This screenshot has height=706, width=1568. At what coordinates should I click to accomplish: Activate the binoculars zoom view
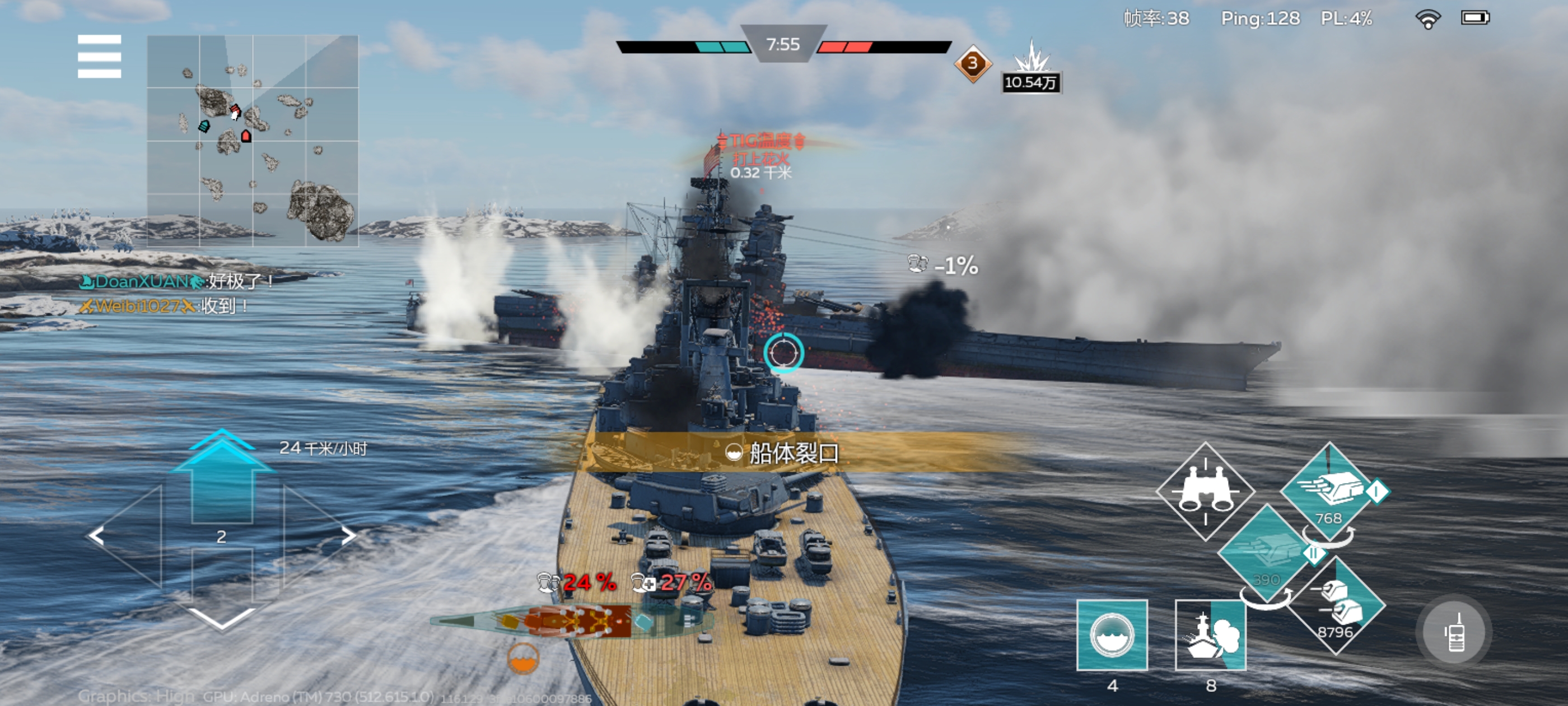click(x=1205, y=491)
